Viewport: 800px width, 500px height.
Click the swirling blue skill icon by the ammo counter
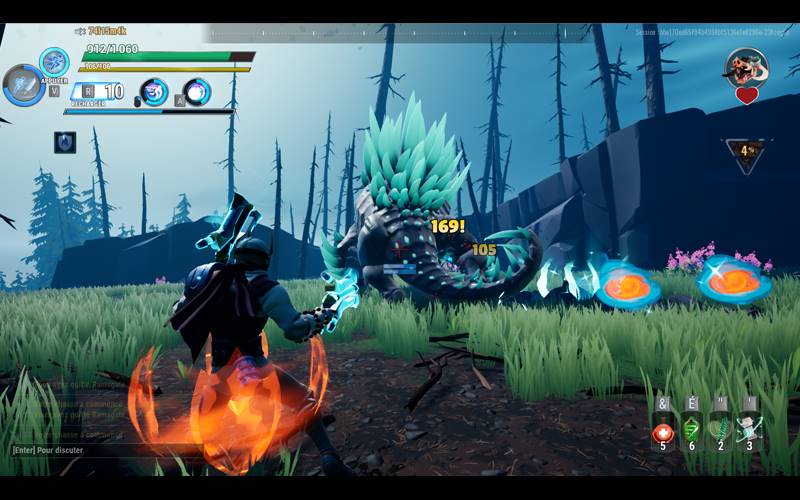tap(154, 92)
